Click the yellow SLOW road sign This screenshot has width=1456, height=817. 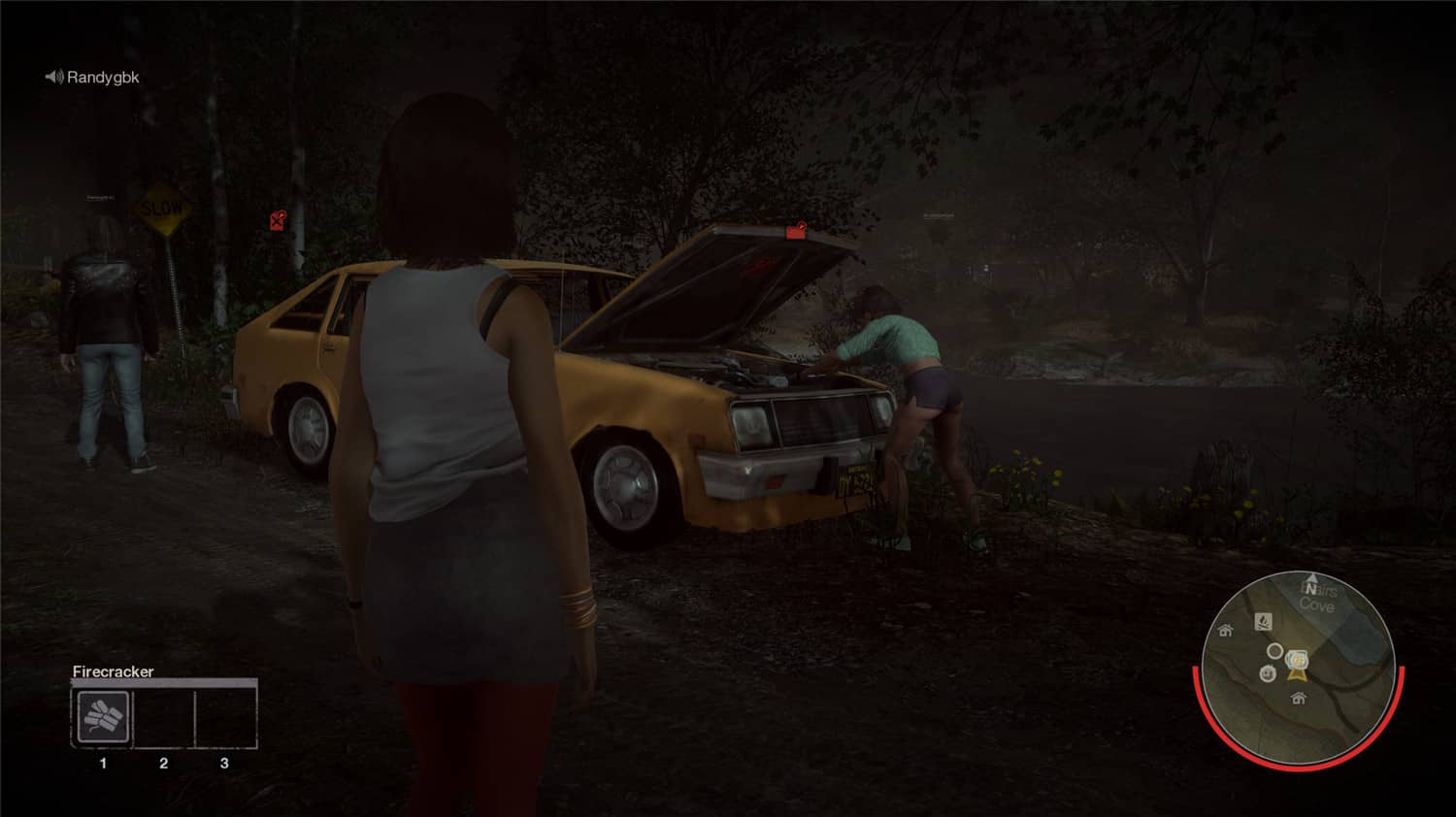tap(163, 206)
